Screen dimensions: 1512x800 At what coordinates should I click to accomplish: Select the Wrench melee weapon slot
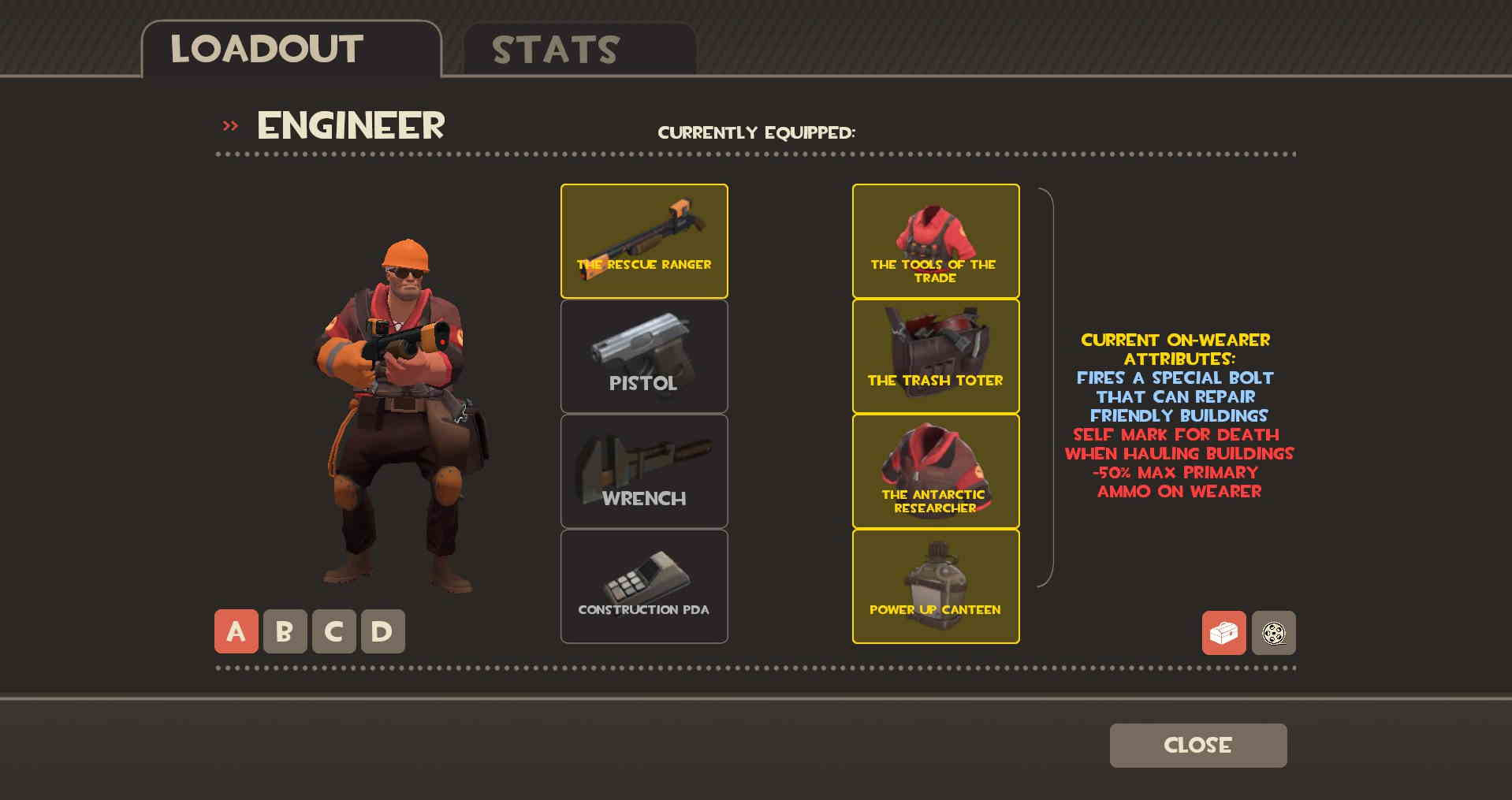[x=643, y=471]
